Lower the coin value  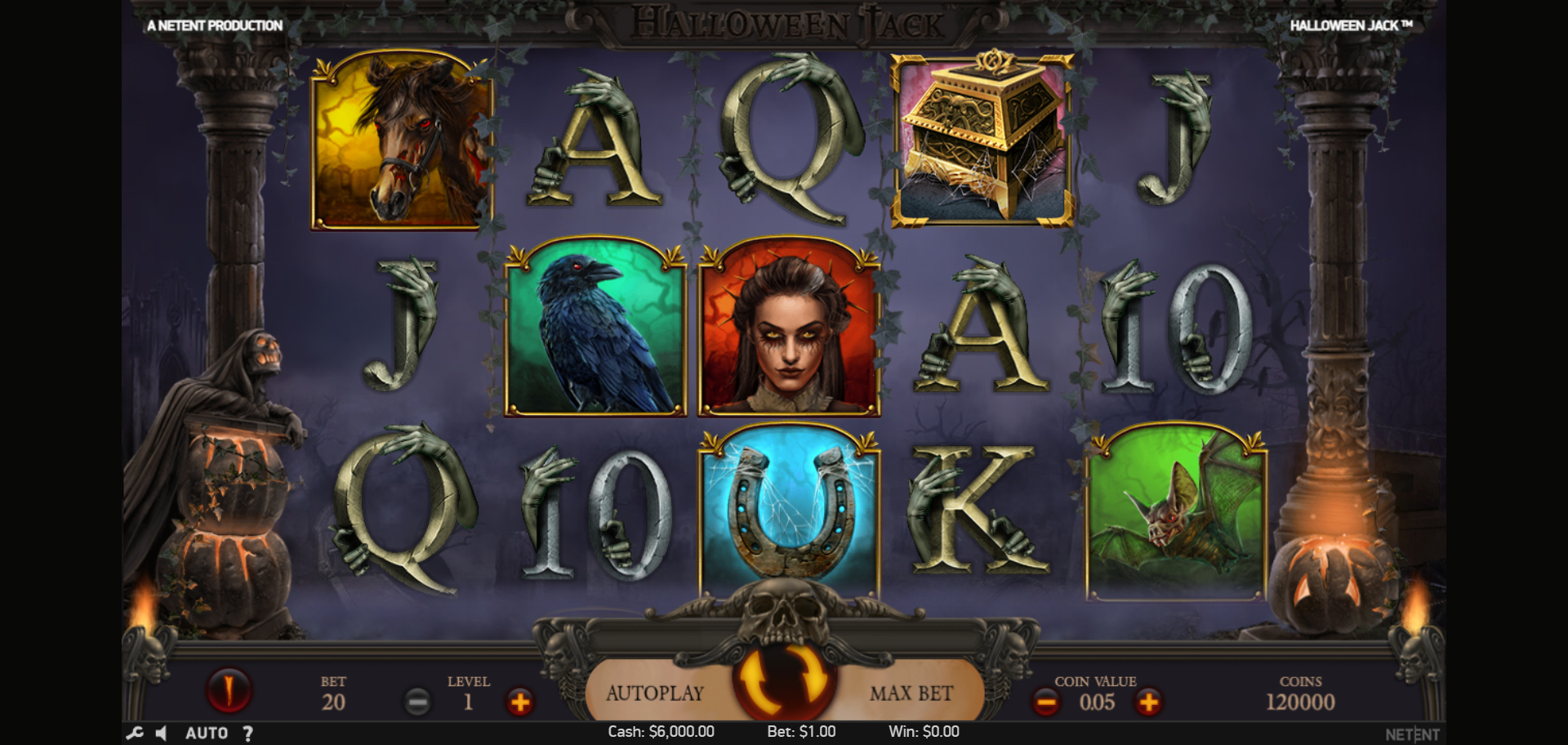pos(1045,702)
